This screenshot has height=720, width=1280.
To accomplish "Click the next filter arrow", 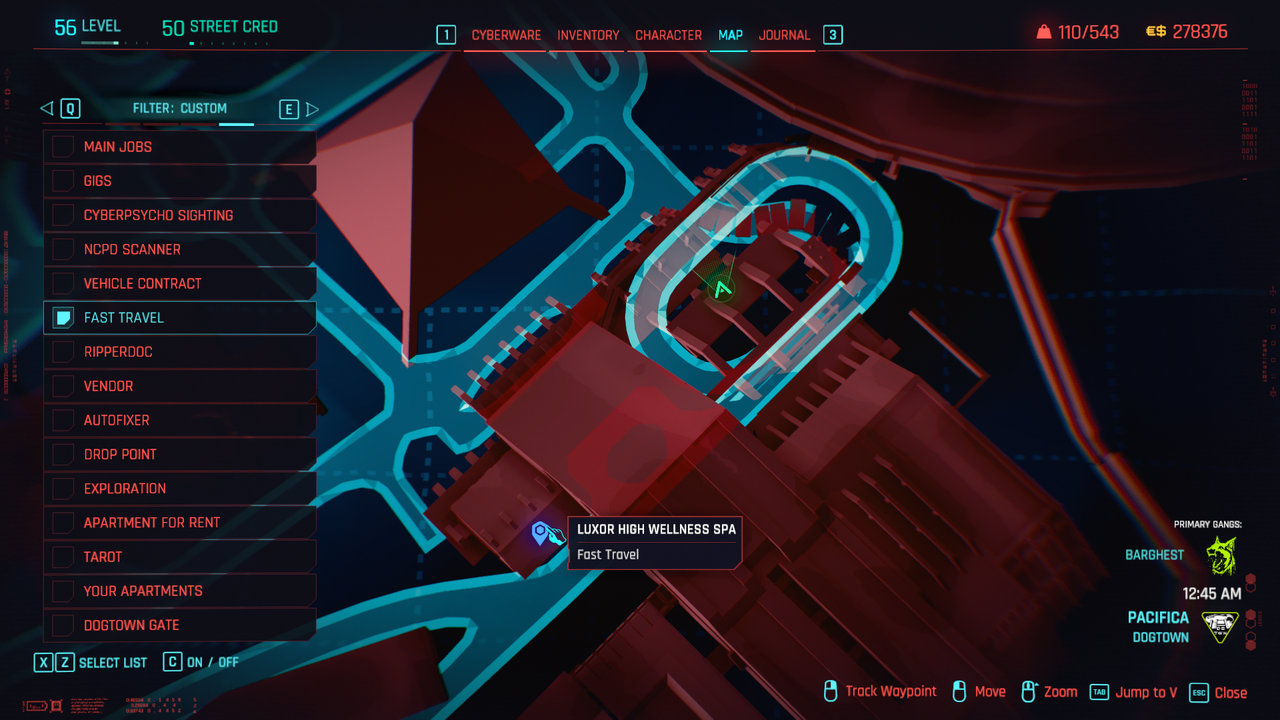I will pyautogui.click(x=312, y=109).
